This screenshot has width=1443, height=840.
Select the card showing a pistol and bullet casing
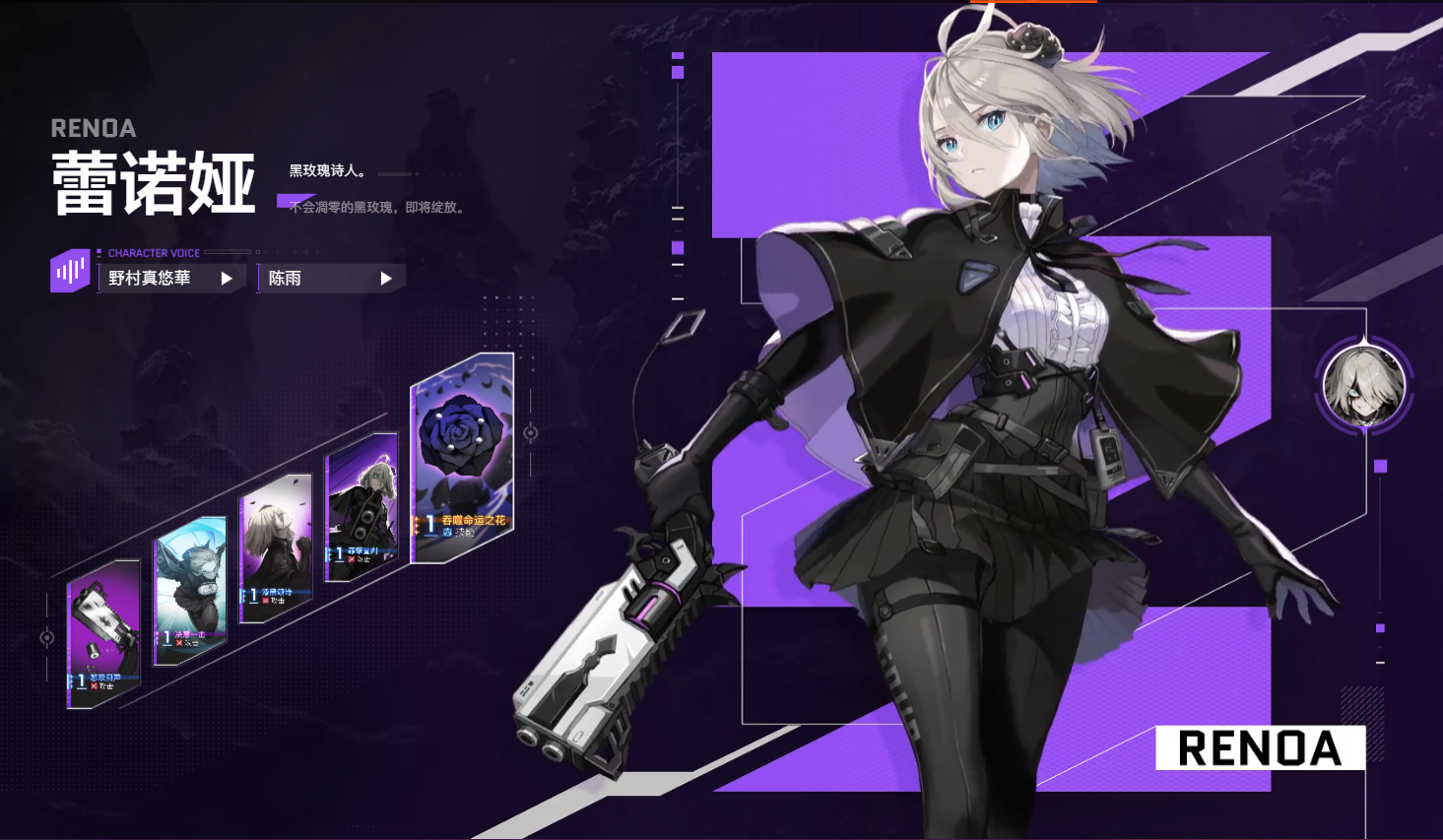click(x=103, y=634)
